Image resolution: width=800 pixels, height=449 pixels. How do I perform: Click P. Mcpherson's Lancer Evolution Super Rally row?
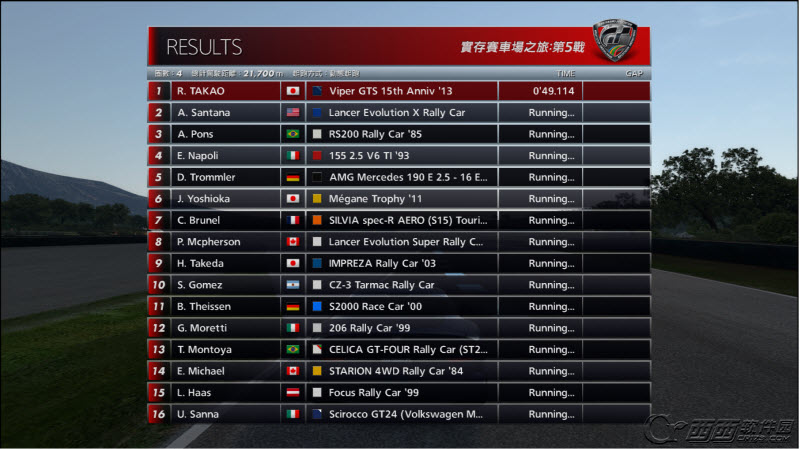(x=398, y=241)
